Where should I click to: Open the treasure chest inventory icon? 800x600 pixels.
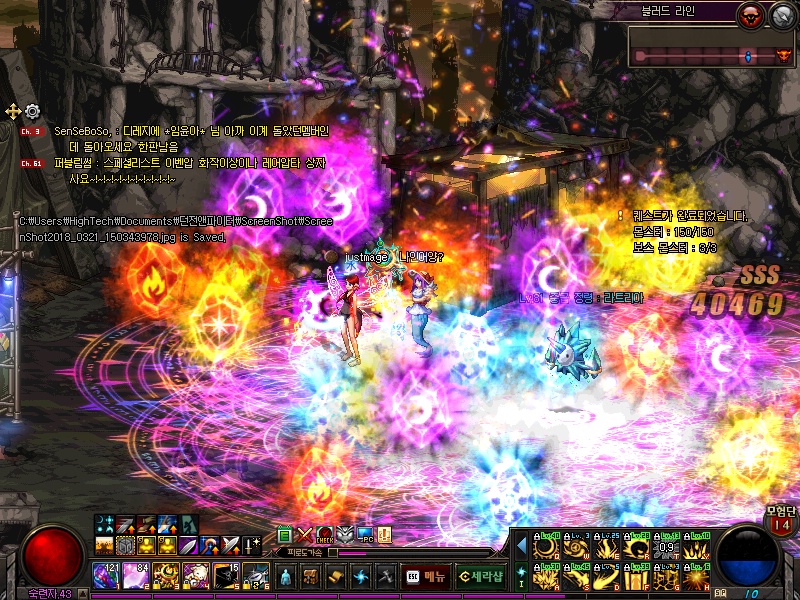click(x=311, y=577)
